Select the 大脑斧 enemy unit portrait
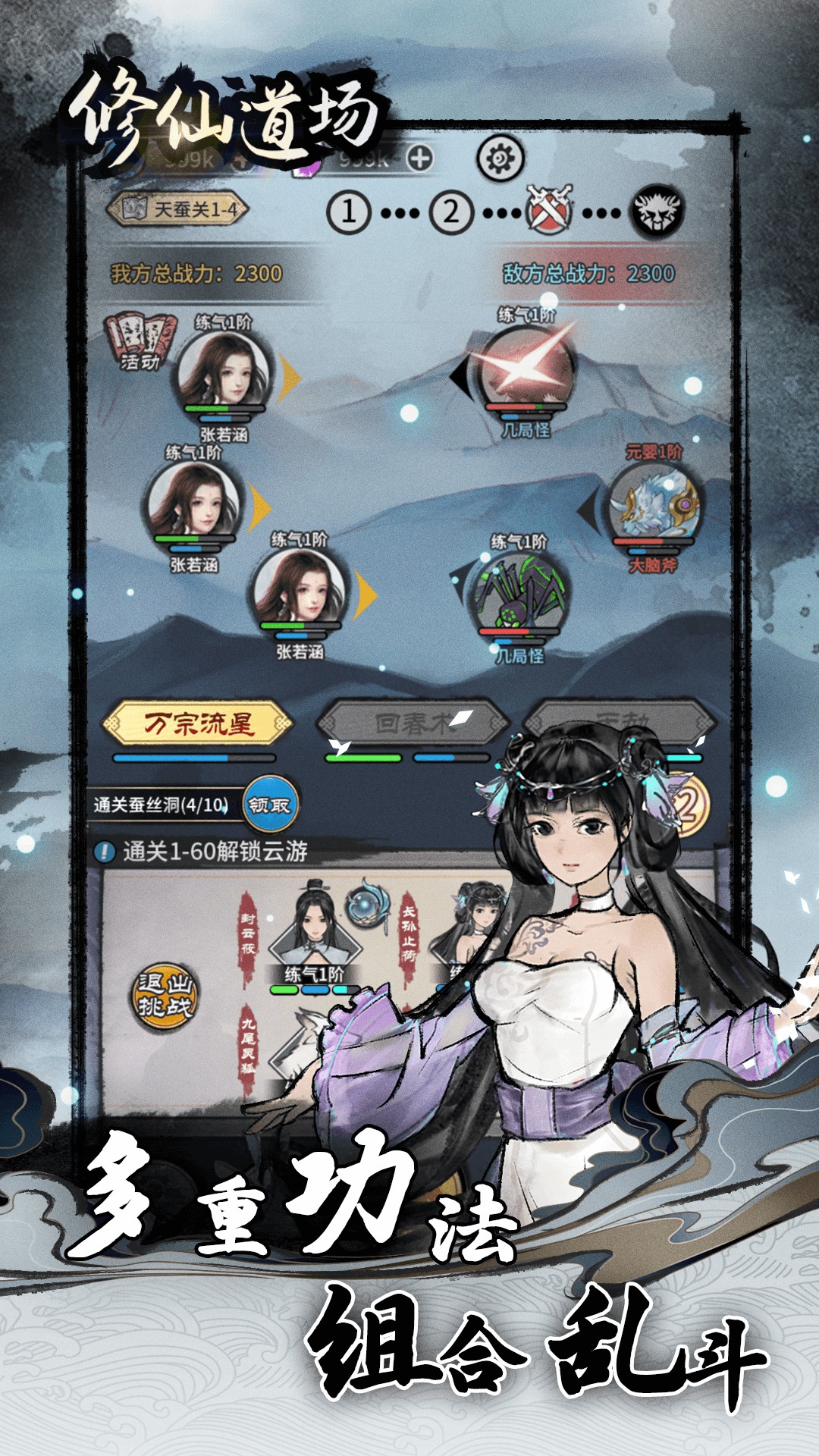Viewport: 819px width, 1456px height. pos(653,506)
